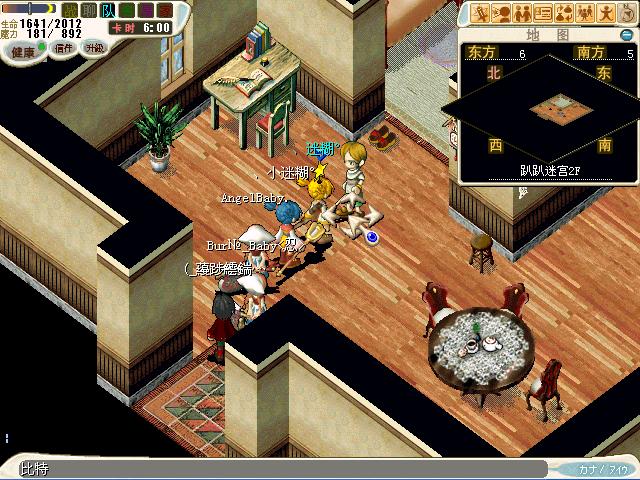This screenshot has width=640, height=480.
Task: Toggle the 聊 chat mode icon
Action: point(88,10)
